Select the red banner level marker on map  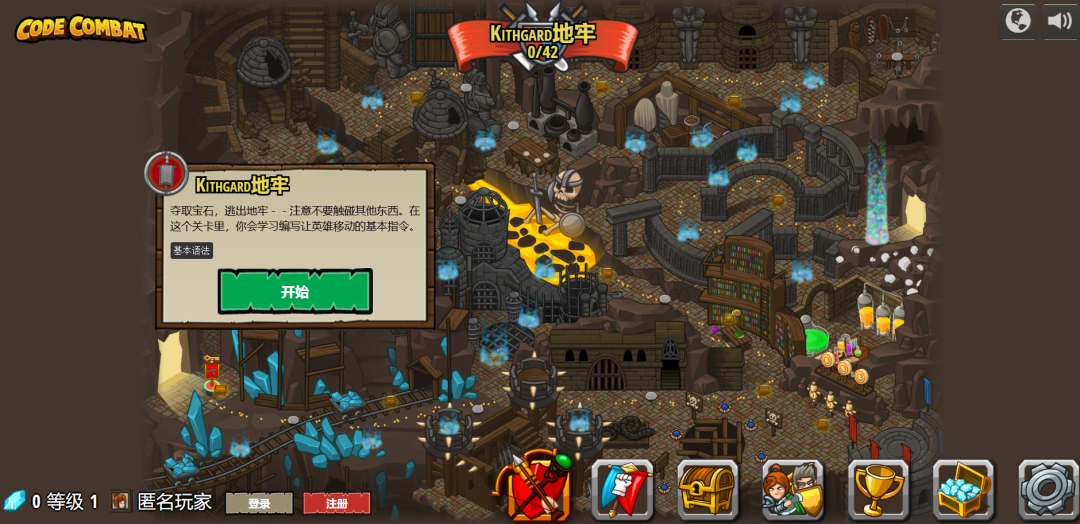211,372
